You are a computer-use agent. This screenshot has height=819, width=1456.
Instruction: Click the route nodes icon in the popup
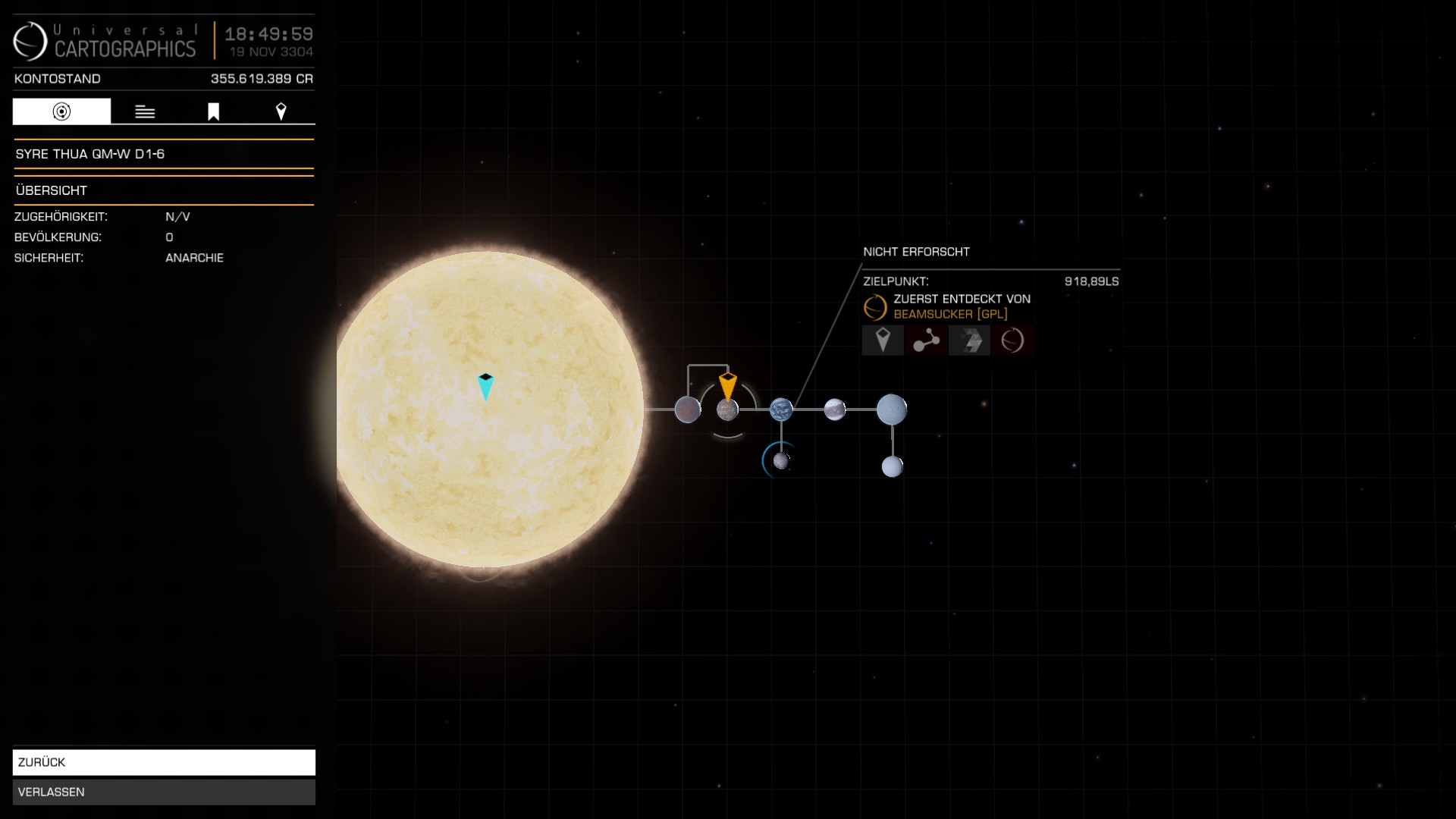tap(926, 340)
